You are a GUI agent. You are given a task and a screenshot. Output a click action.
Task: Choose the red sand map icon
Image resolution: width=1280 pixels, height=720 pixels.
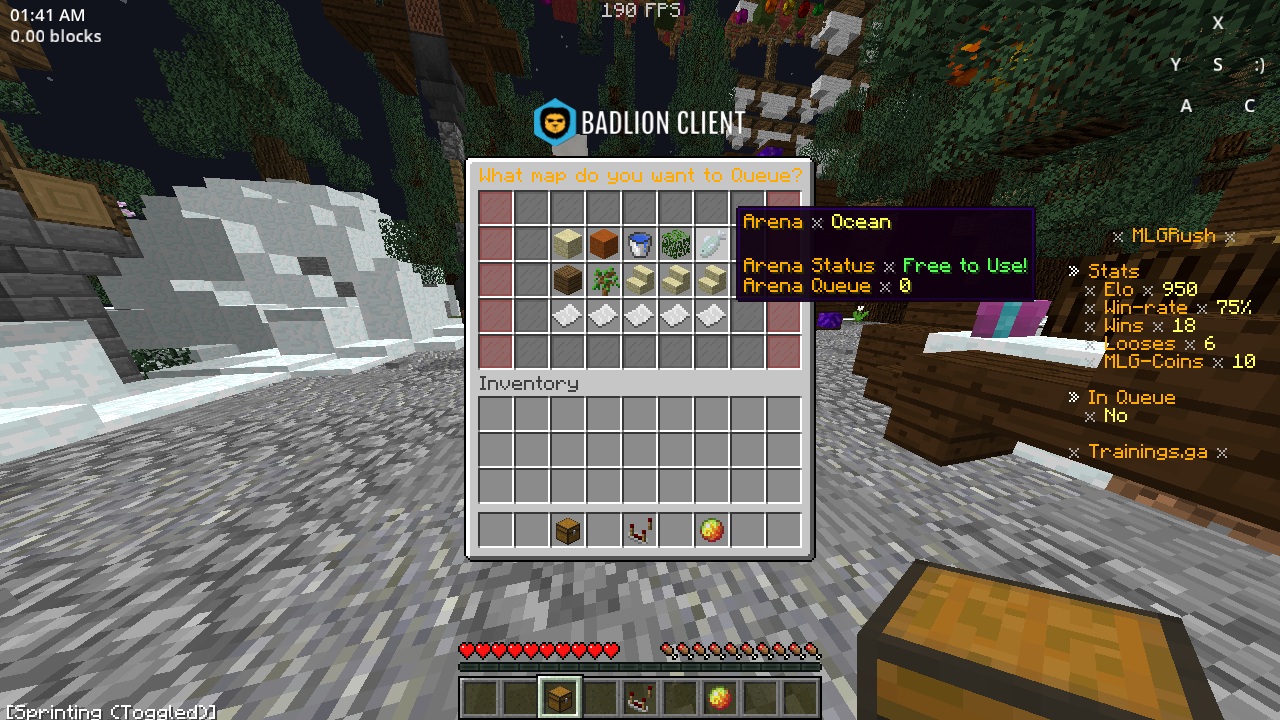603,244
